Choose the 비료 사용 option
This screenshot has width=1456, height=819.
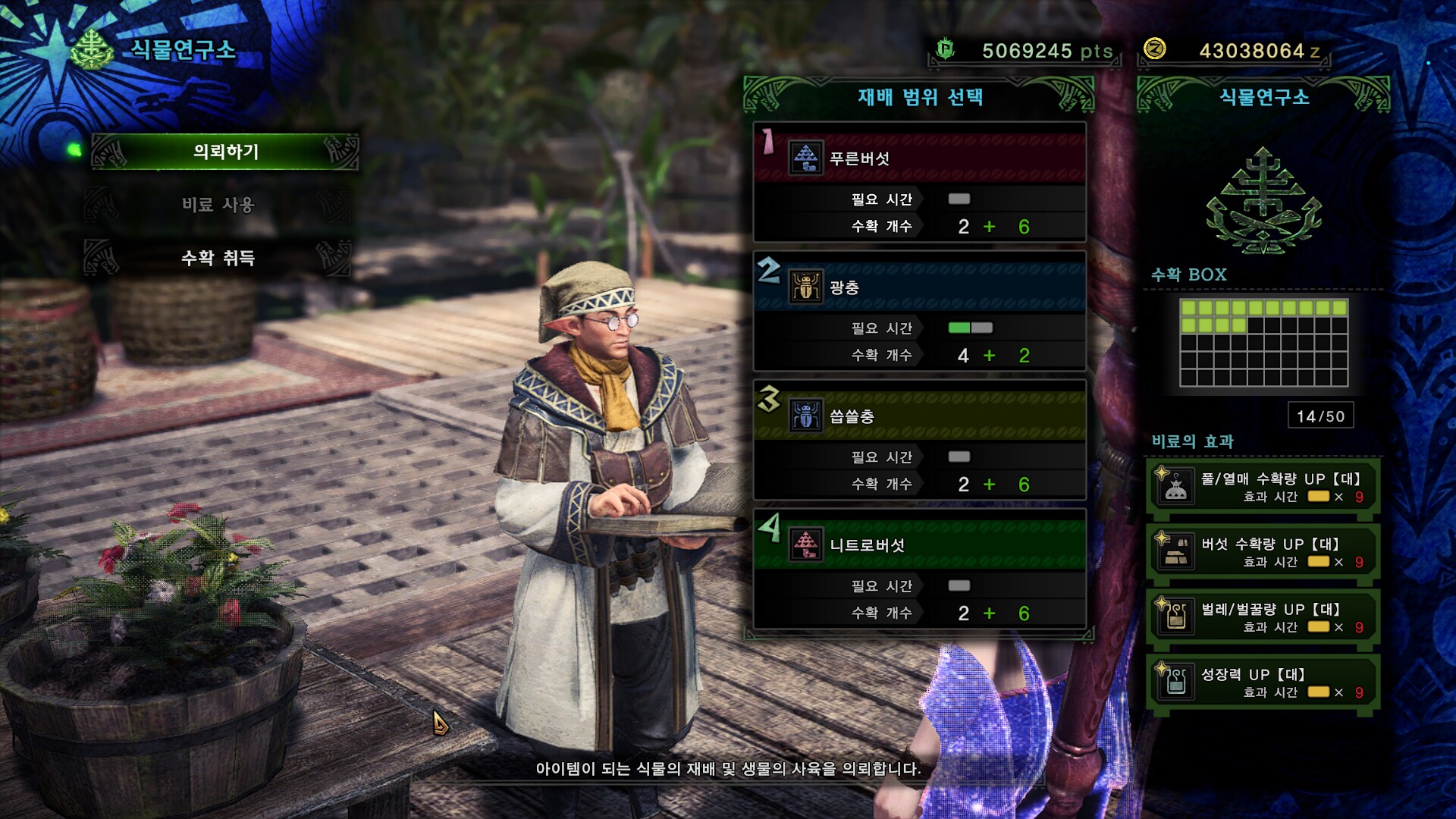point(218,205)
